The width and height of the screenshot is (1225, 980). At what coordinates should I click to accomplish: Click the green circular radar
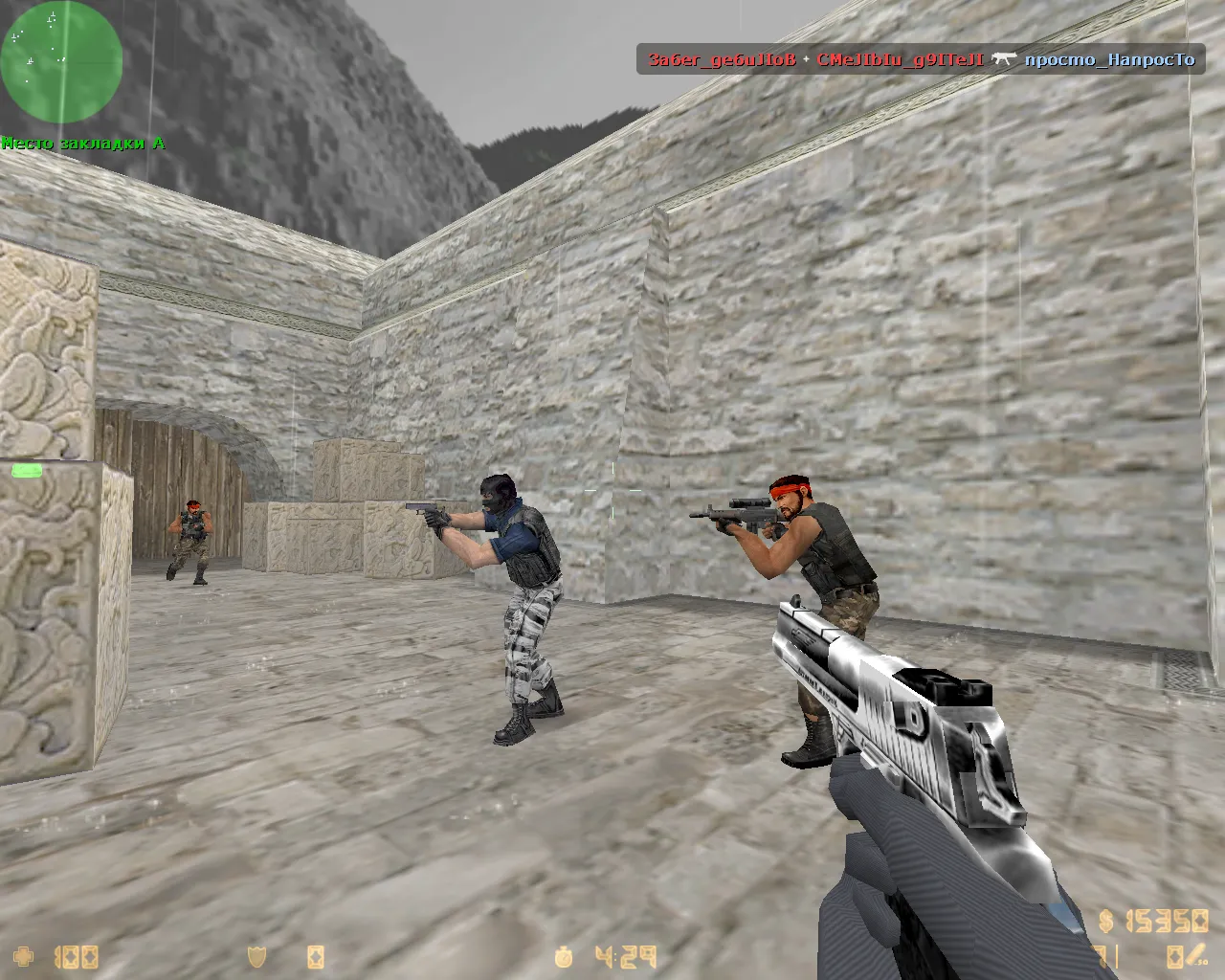coord(61,61)
